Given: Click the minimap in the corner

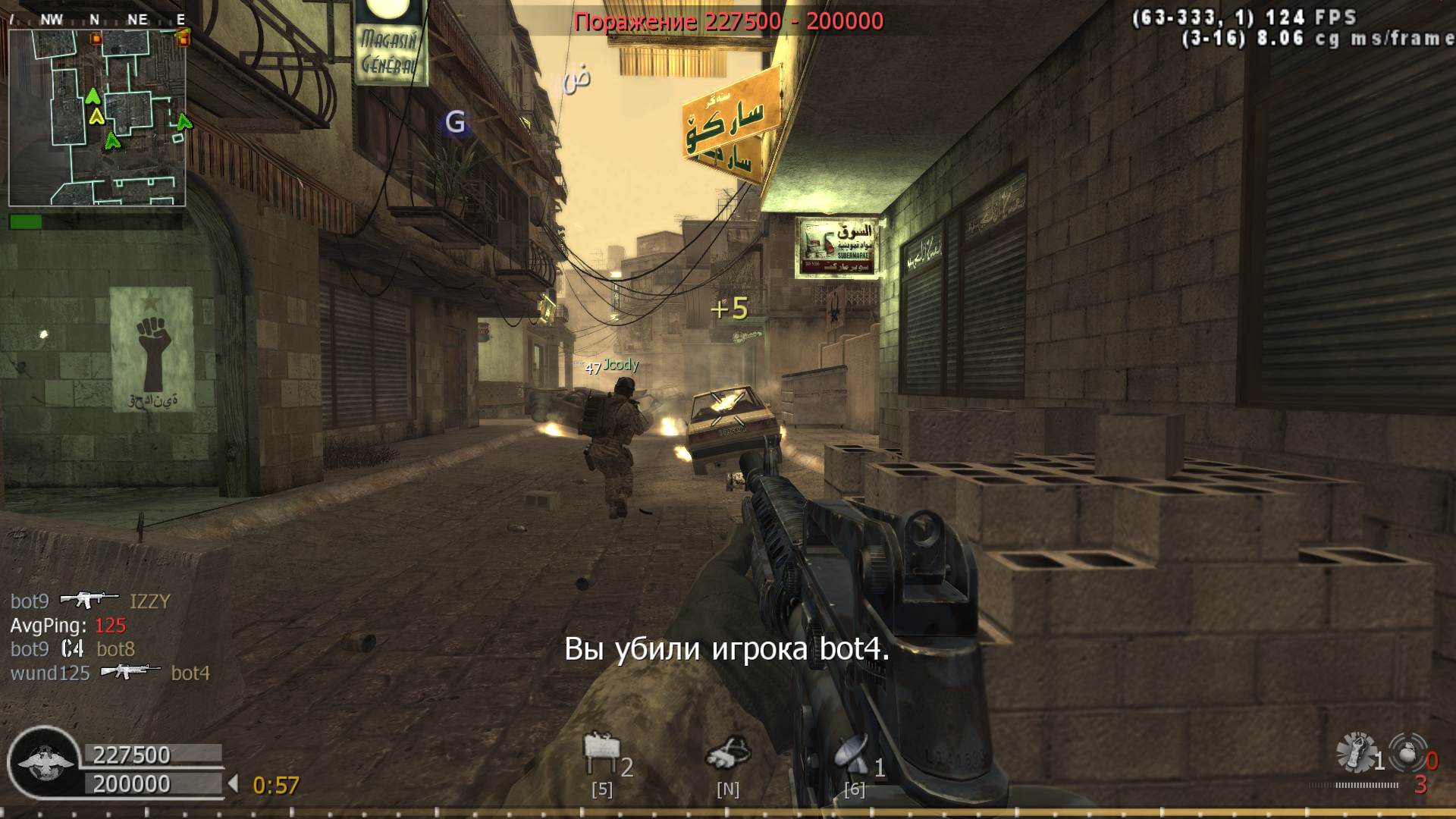Looking at the screenshot, I should pos(97,118).
